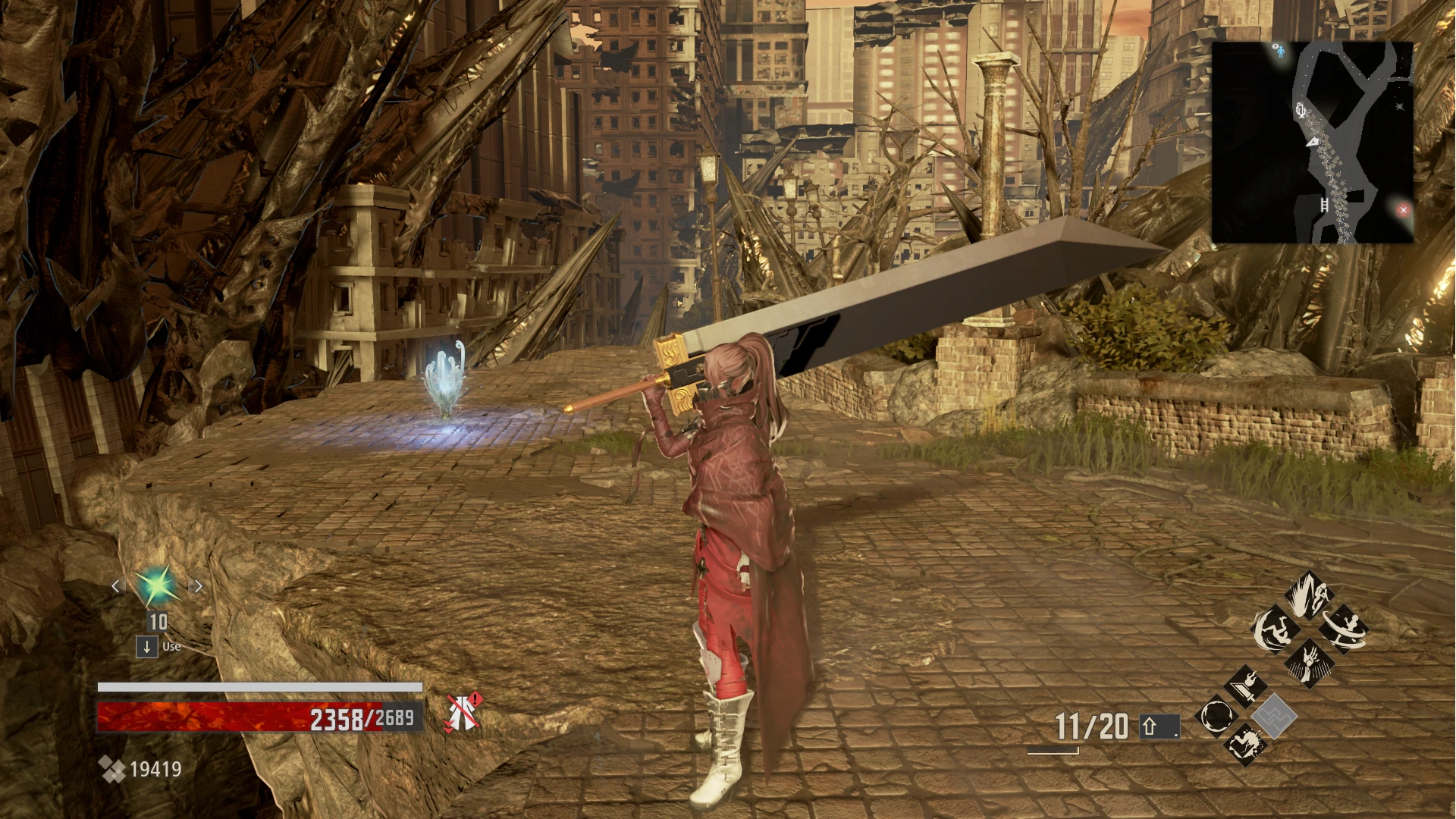Image resolution: width=1456 pixels, height=819 pixels.
Task: Click the crossed-out armor debuff status icon
Action: 463,712
